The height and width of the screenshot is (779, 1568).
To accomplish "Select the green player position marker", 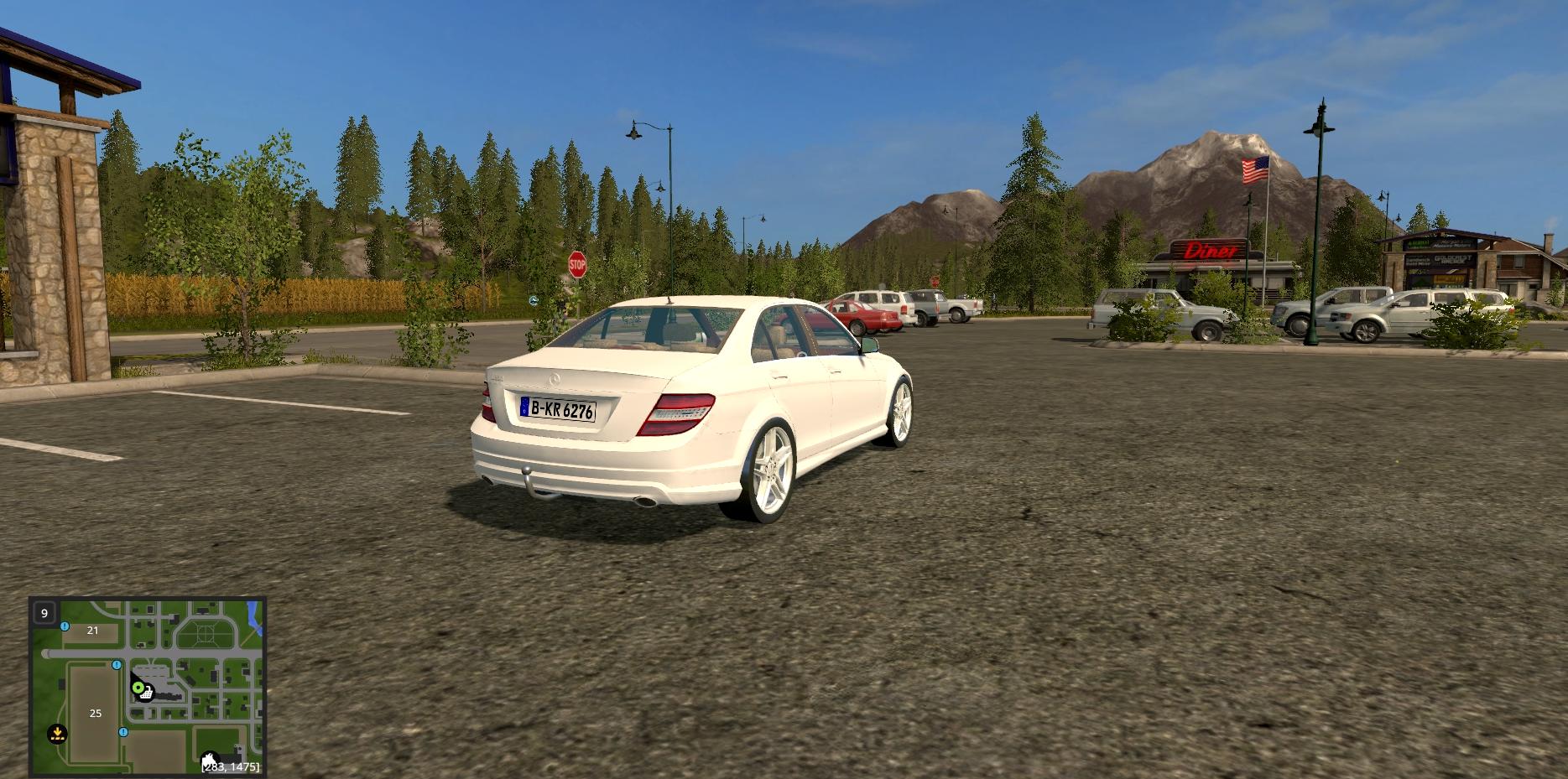I will (138, 688).
